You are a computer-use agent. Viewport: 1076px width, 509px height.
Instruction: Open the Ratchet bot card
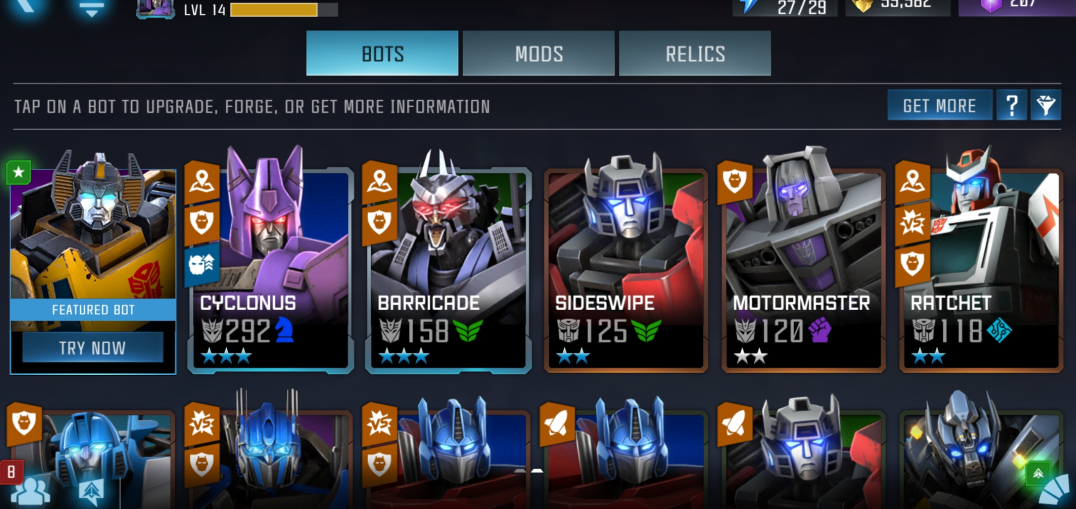(x=980, y=270)
